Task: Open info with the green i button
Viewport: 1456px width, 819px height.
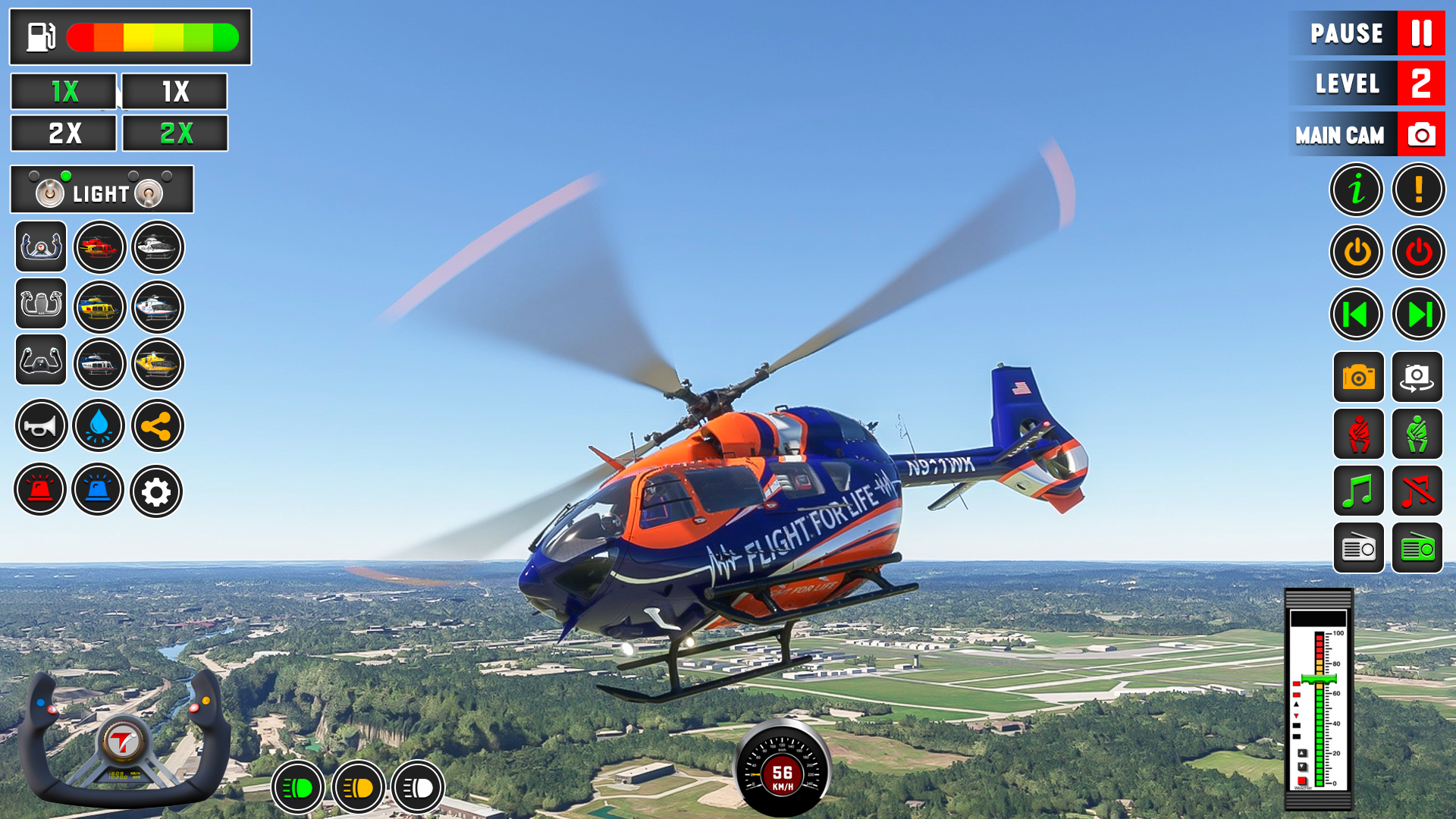Action: (x=1357, y=190)
